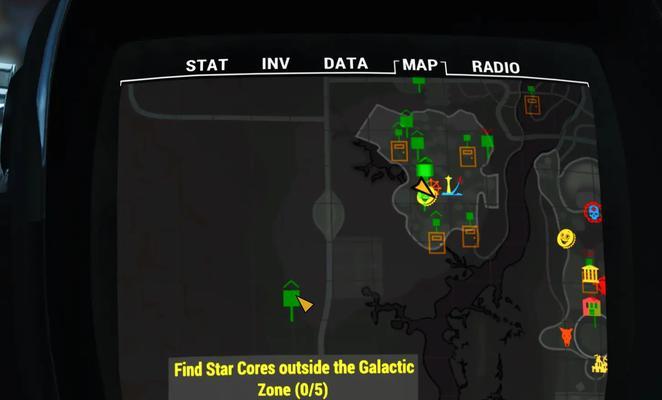Switch to the DATA tab
Viewport: 662px width, 400px height.
pyautogui.click(x=346, y=64)
